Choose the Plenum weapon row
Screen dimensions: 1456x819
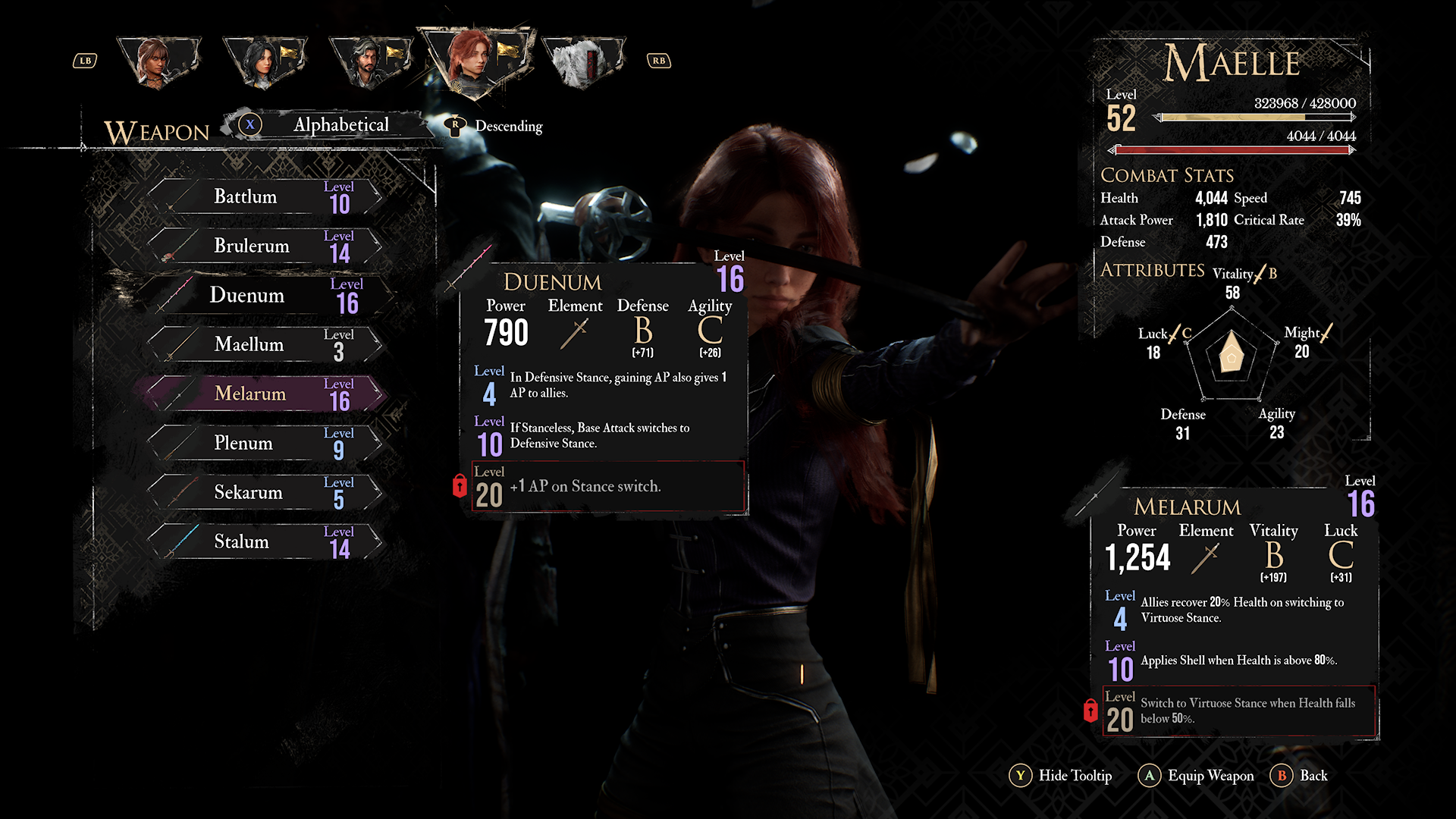(x=265, y=444)
